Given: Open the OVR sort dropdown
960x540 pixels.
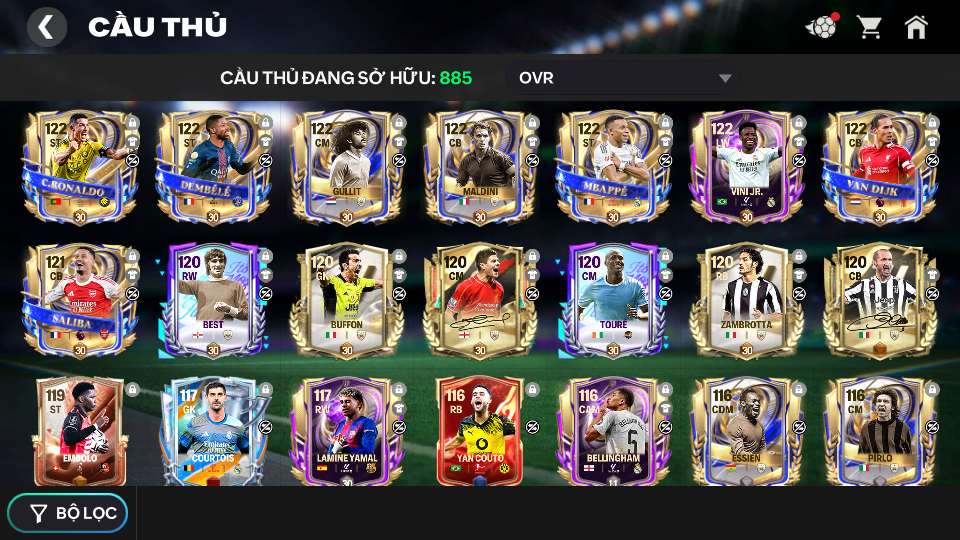Looking at the screenshot, I should pyautogui.click(x=625, y=78).
